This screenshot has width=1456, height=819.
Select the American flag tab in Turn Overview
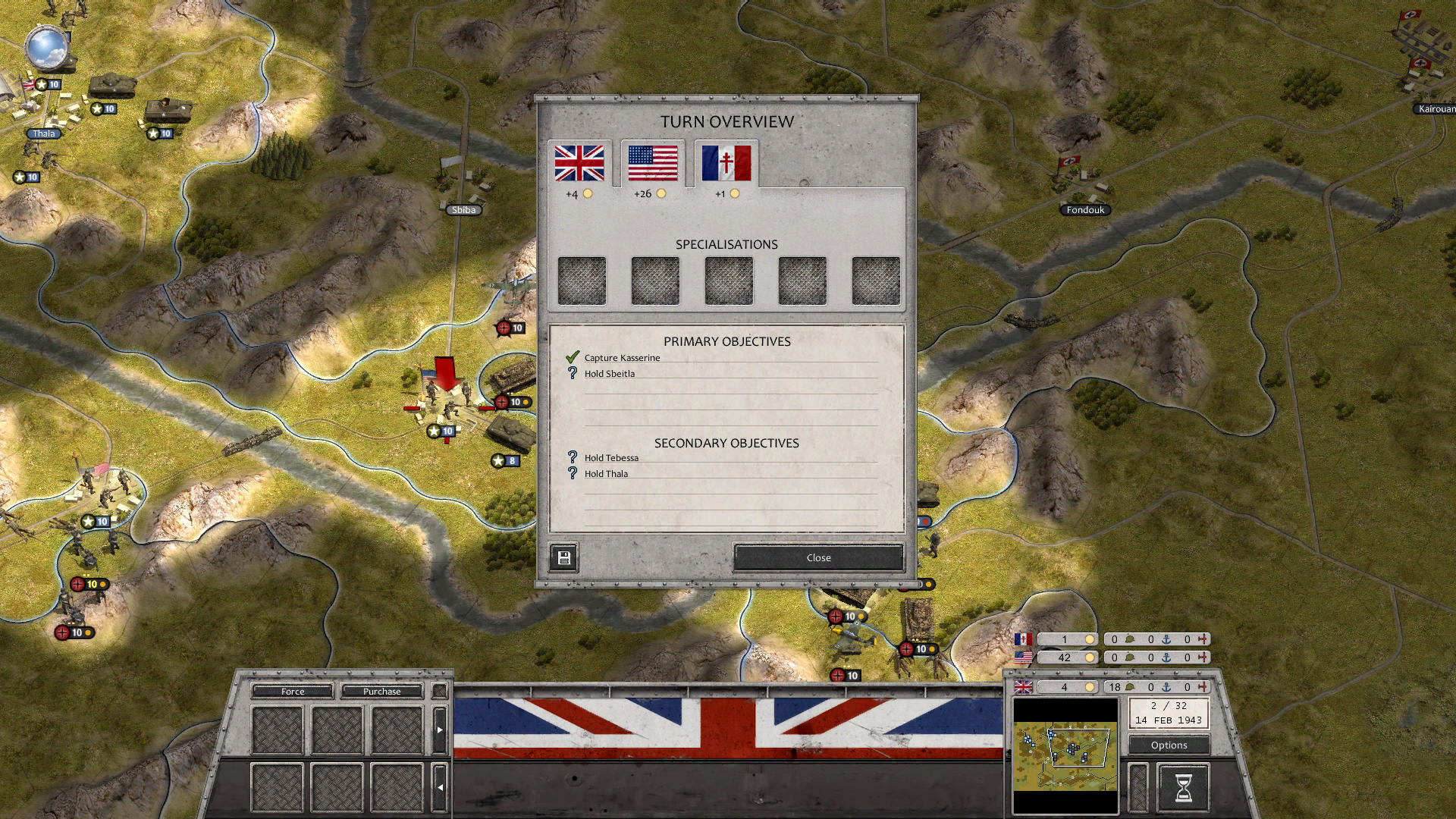tap(651, 165)
